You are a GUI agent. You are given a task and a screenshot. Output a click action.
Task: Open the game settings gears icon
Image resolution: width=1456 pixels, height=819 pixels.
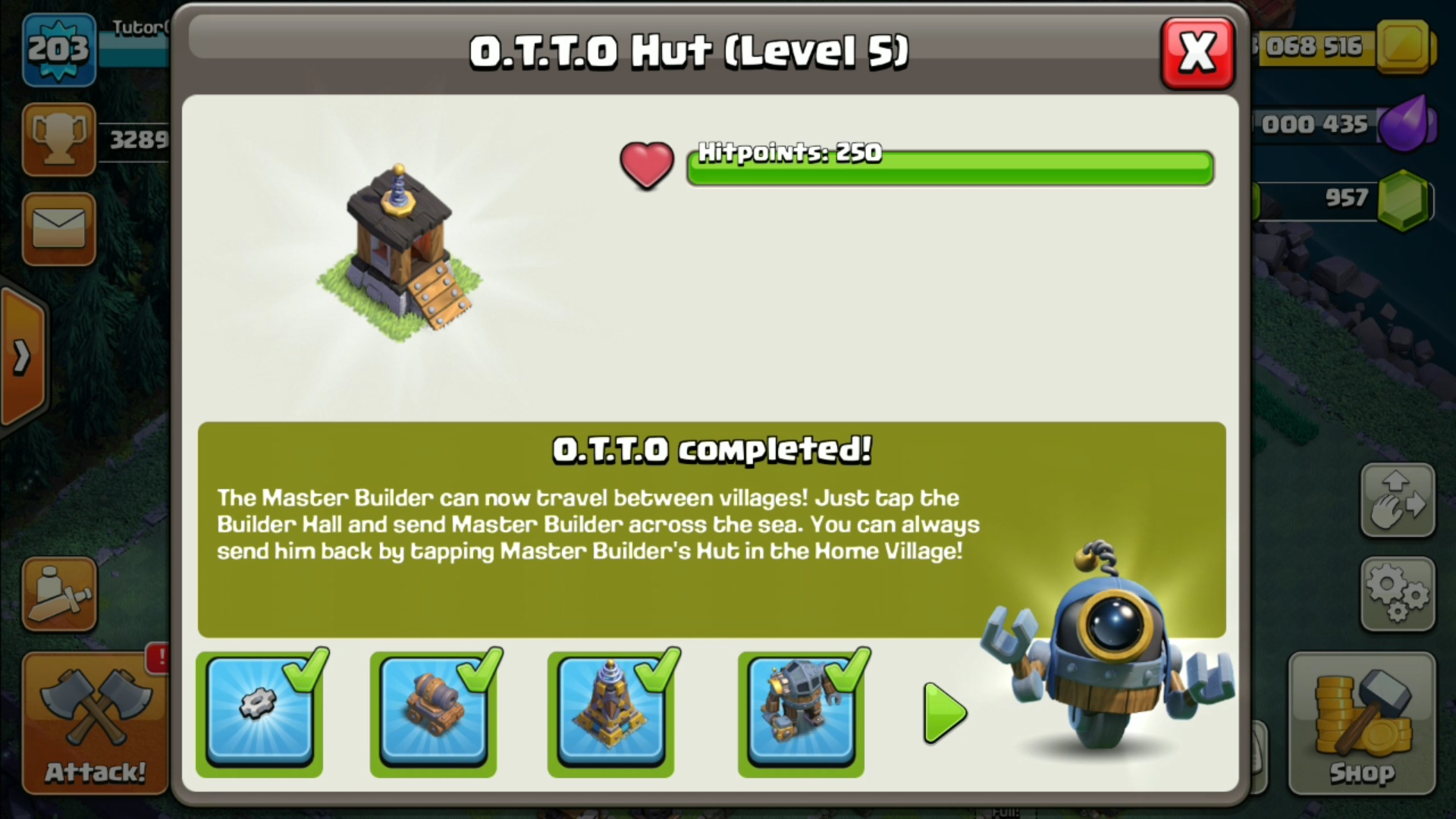[x=1398, y=595]
